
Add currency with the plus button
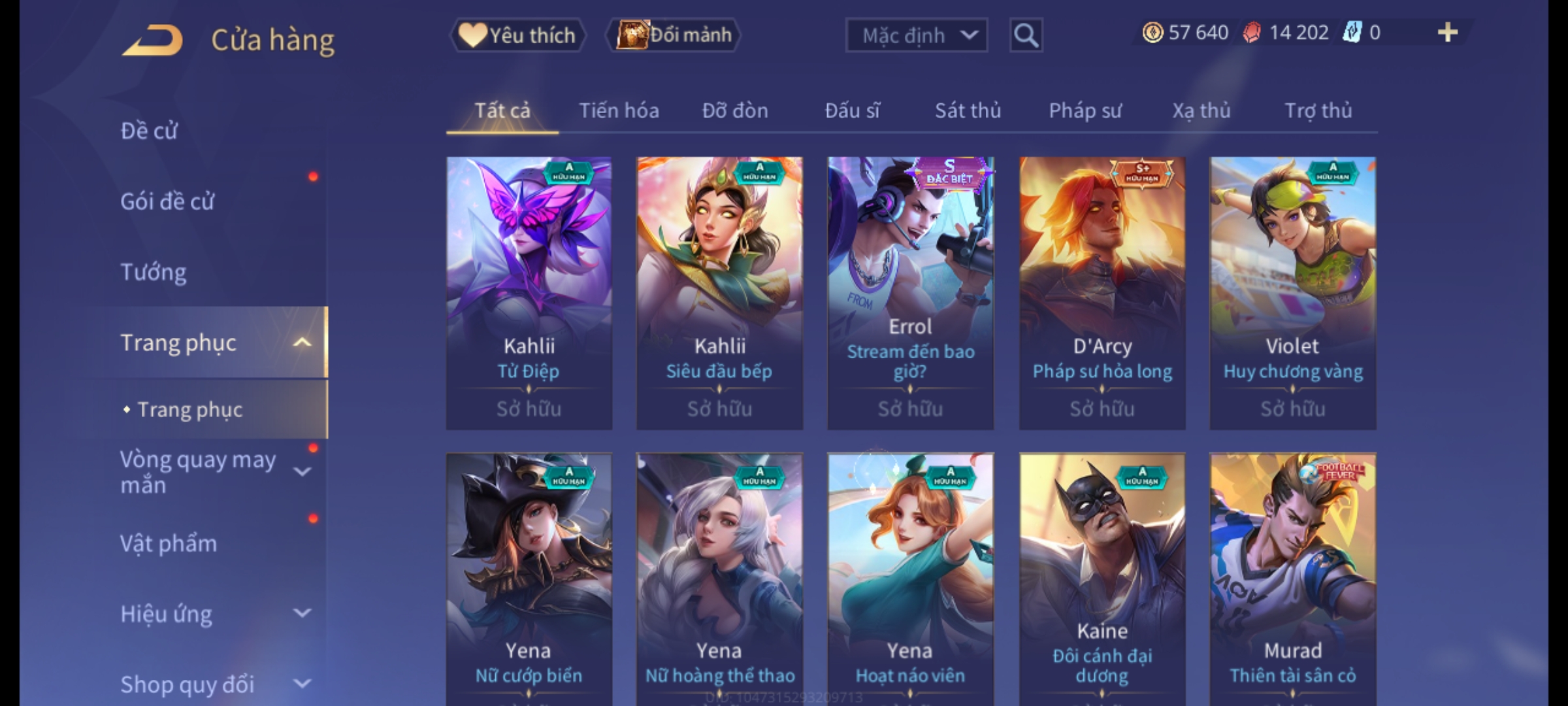[1447, 33]
